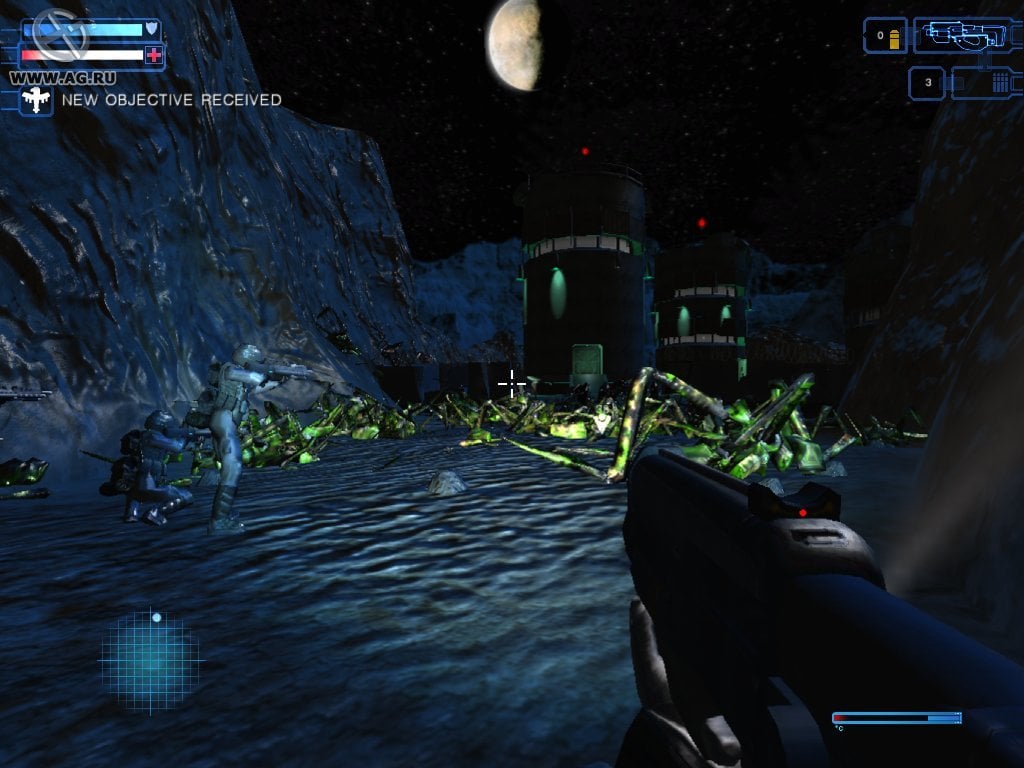Click the red cross health icon
The image size is (1024, 768).
coord(153,56)
